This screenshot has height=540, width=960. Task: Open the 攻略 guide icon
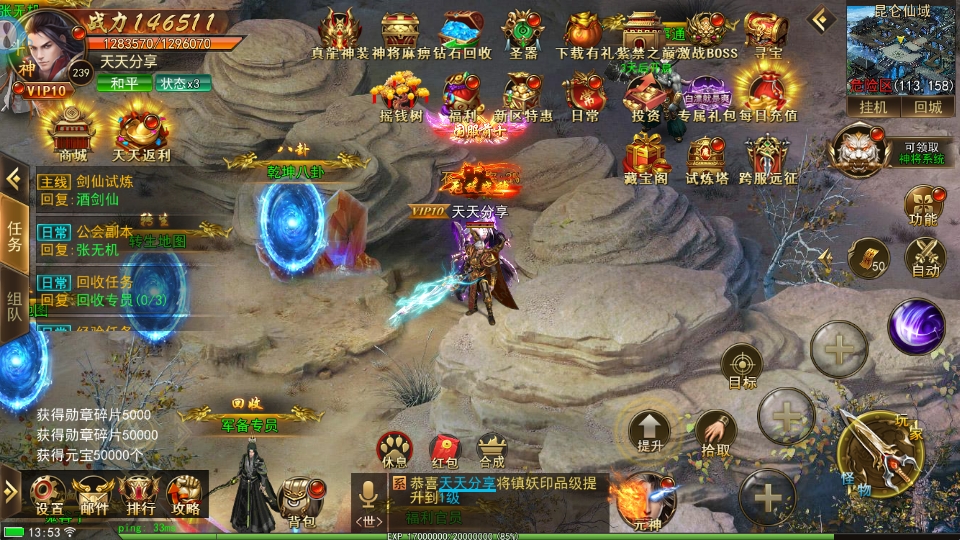pos(185,493)
